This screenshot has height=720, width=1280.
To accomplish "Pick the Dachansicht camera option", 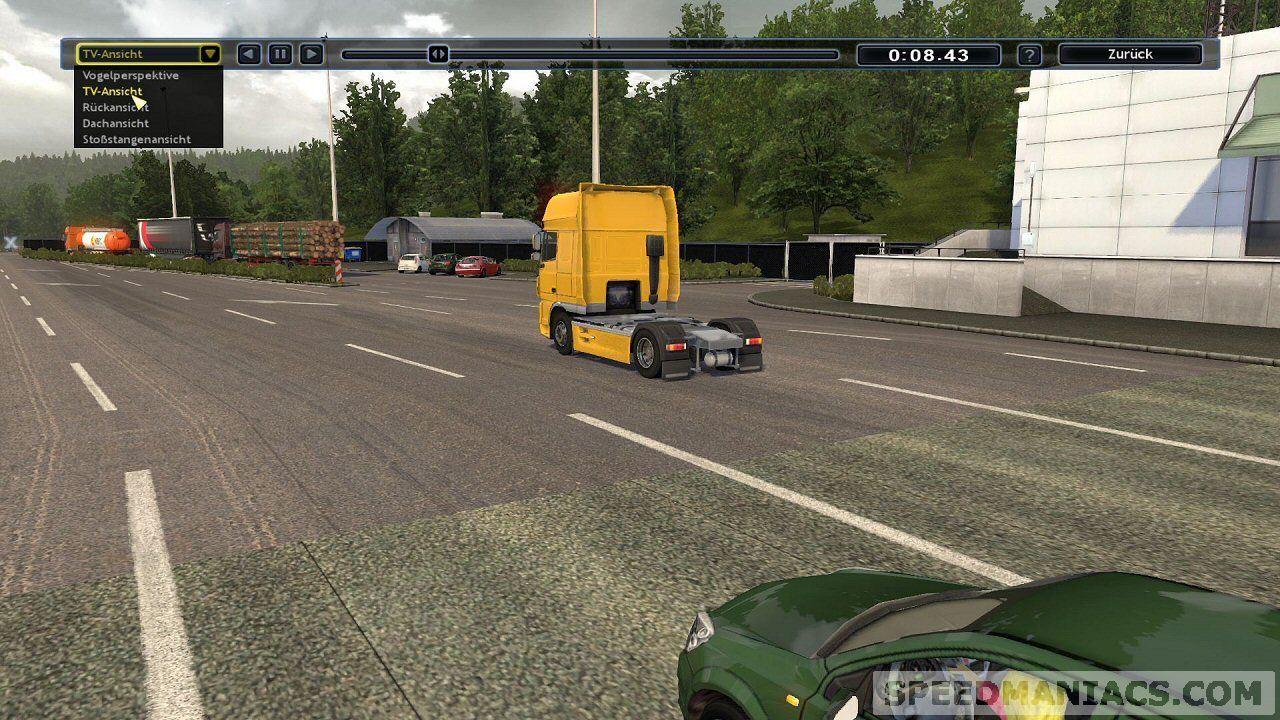I will coord(116,124).
